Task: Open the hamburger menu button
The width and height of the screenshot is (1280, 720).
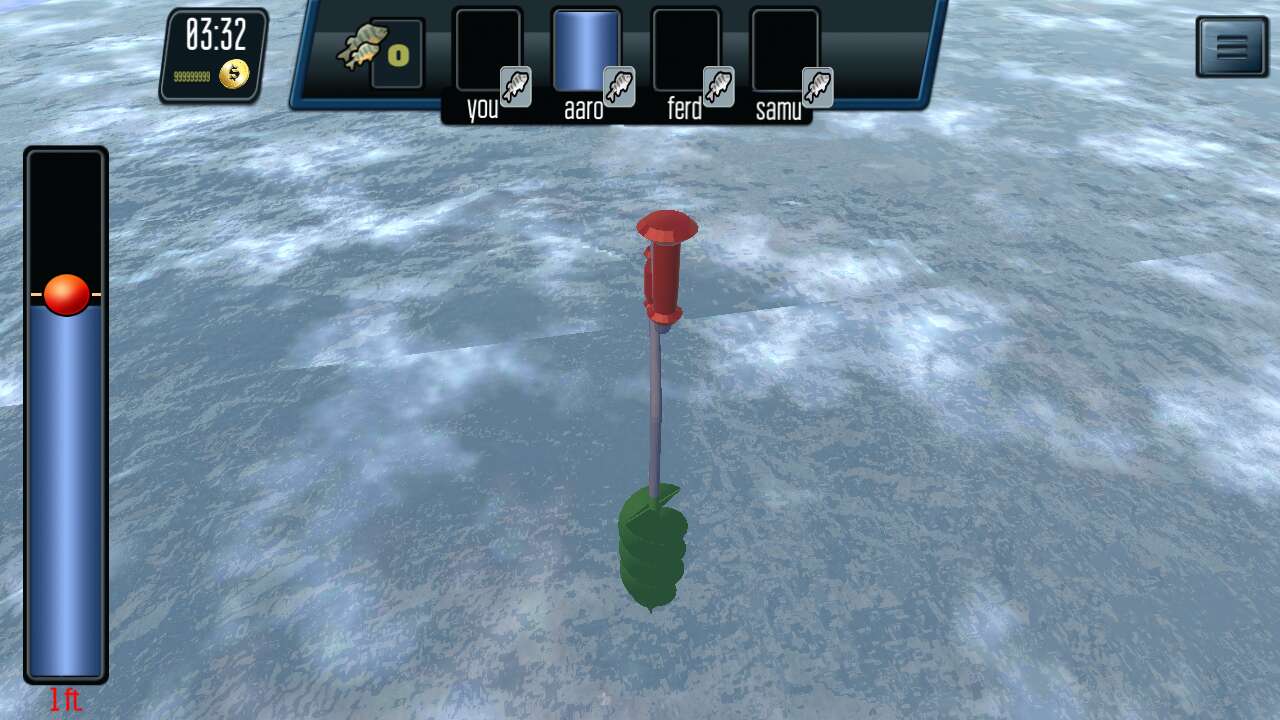Action: tap(1231, 47)
